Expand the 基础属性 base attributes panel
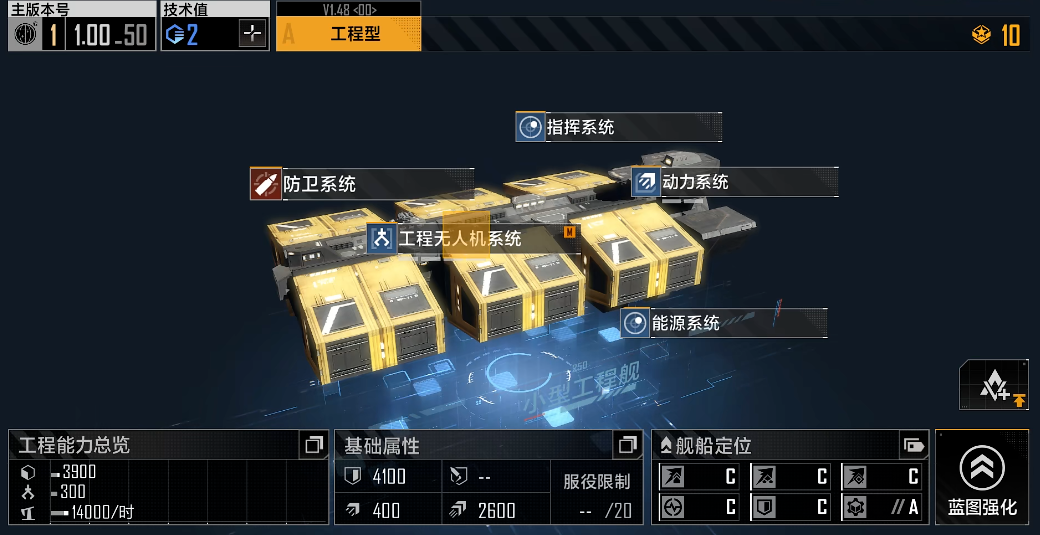This screenshot has height=535, width=1040. coord(627,444)
